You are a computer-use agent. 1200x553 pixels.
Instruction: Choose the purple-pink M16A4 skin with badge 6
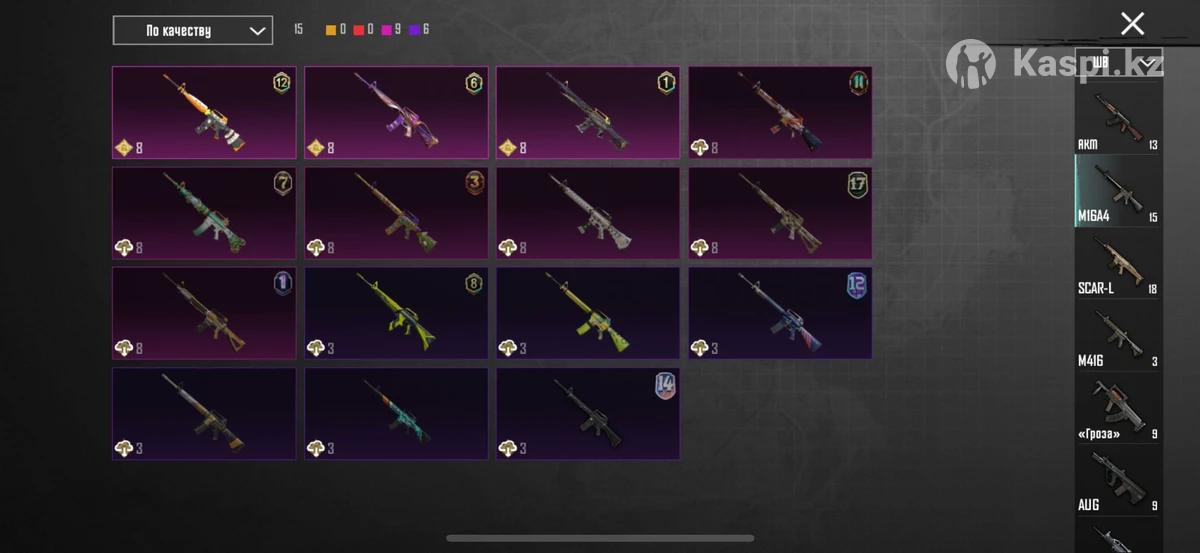click(x=396, y=112)
